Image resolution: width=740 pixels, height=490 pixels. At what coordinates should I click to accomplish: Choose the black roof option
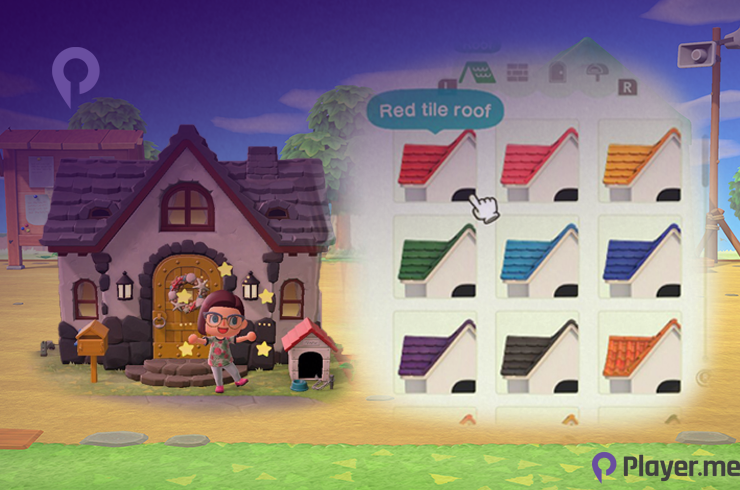coord(539,354)
